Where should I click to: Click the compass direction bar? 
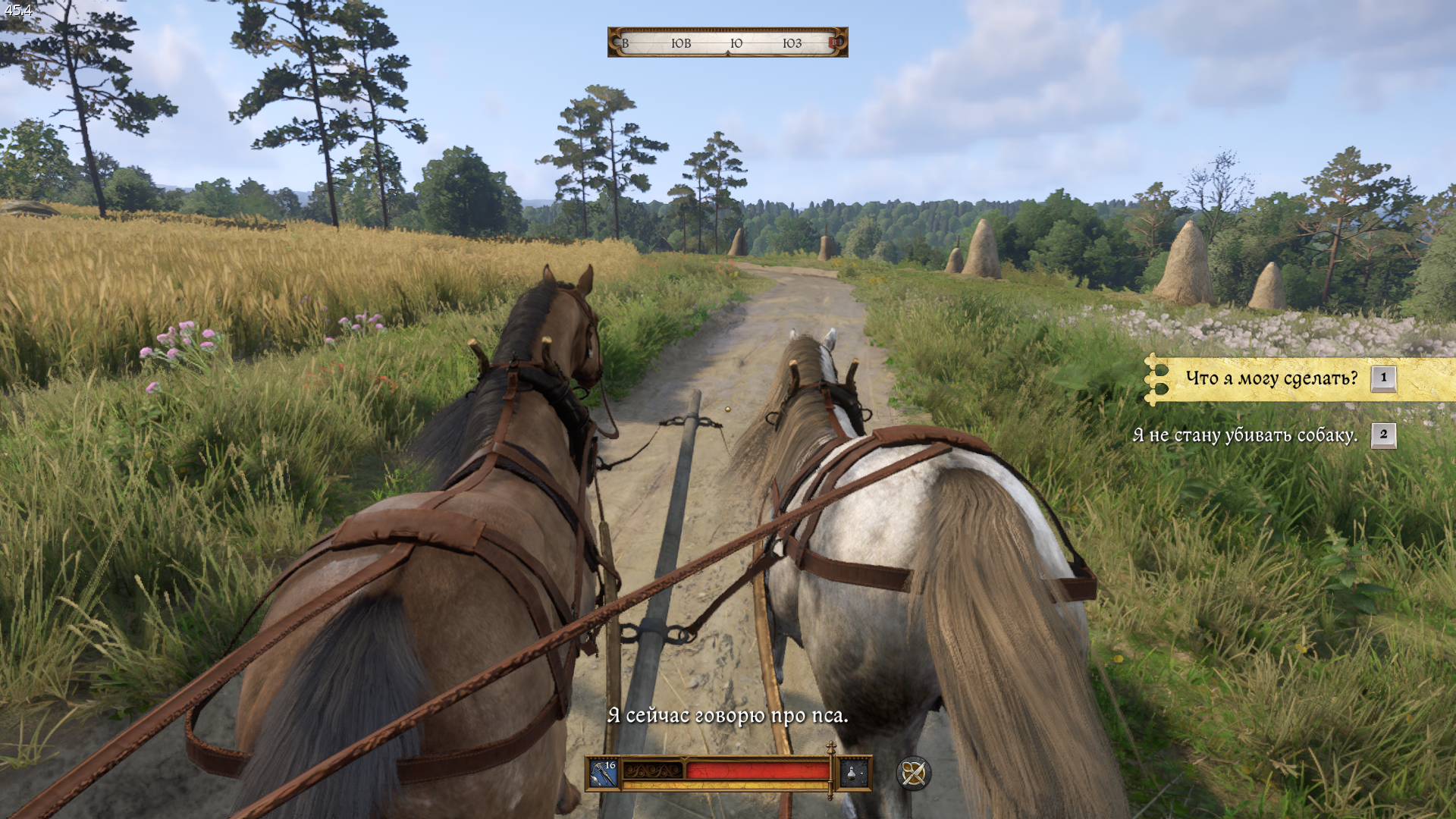[727, 42]
